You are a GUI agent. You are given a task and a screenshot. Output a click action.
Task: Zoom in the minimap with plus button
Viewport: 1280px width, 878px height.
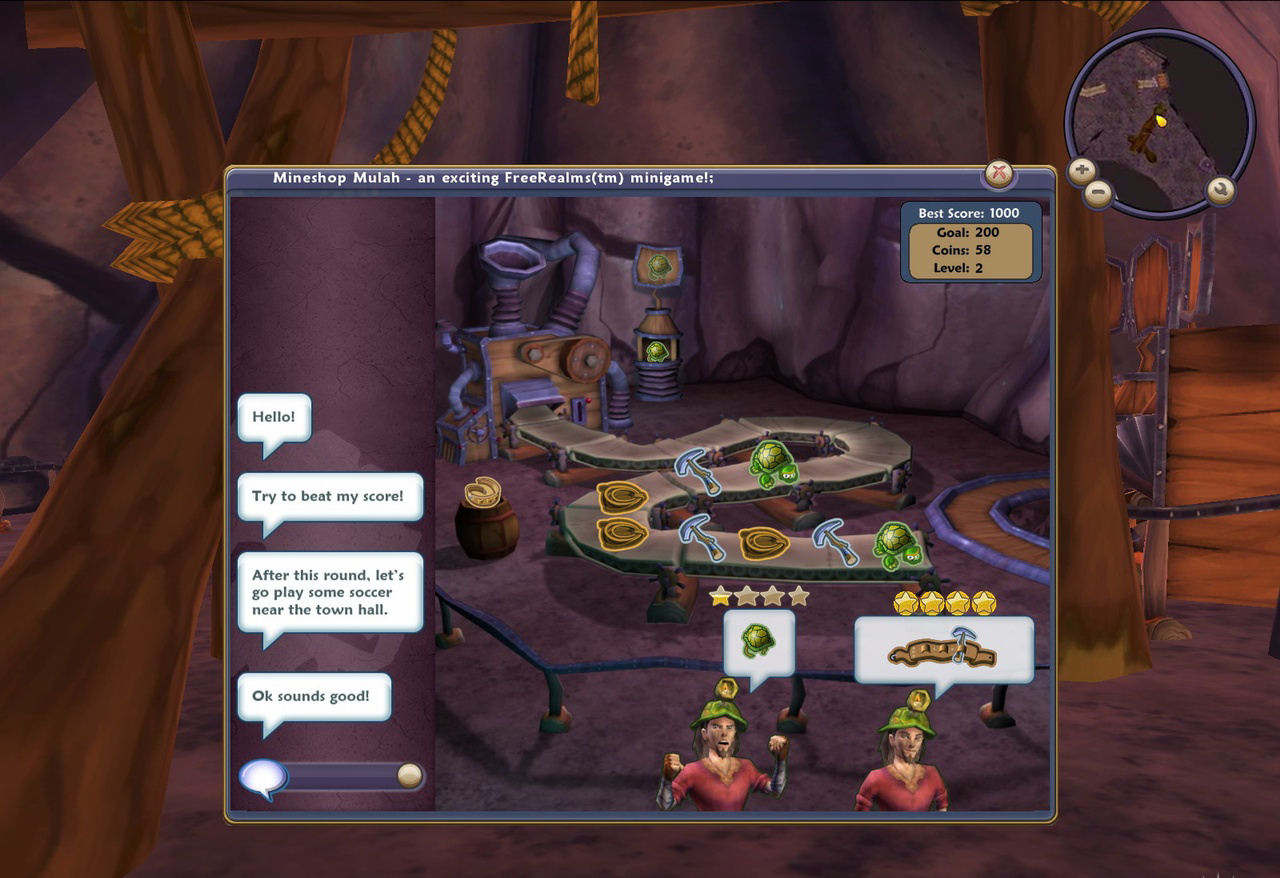click(1081, 170)
